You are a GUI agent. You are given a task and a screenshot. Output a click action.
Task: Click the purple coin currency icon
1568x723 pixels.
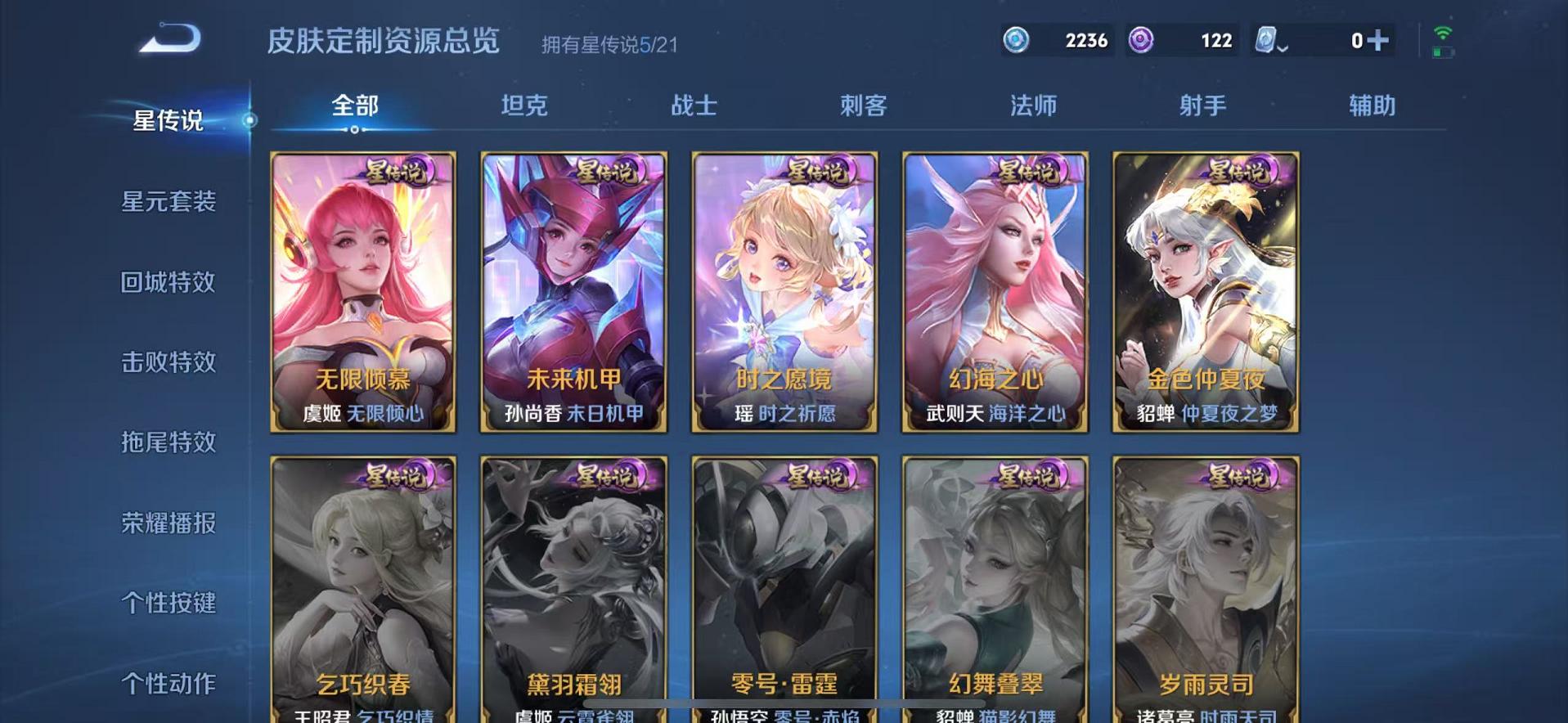1142,38
